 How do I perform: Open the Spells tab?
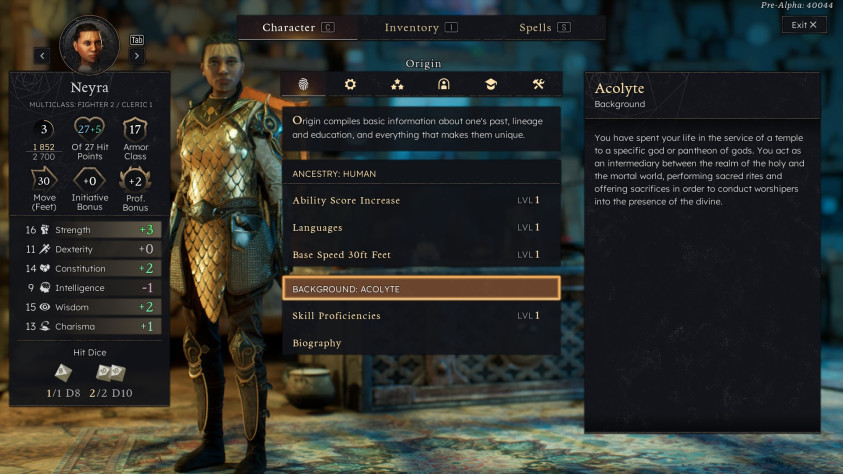click(544, 28)
